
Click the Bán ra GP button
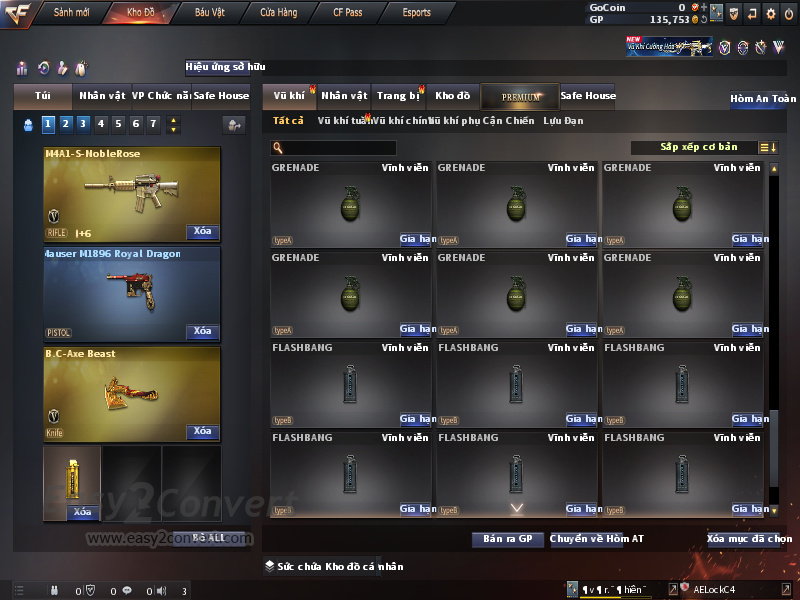[x=507, y=539]
